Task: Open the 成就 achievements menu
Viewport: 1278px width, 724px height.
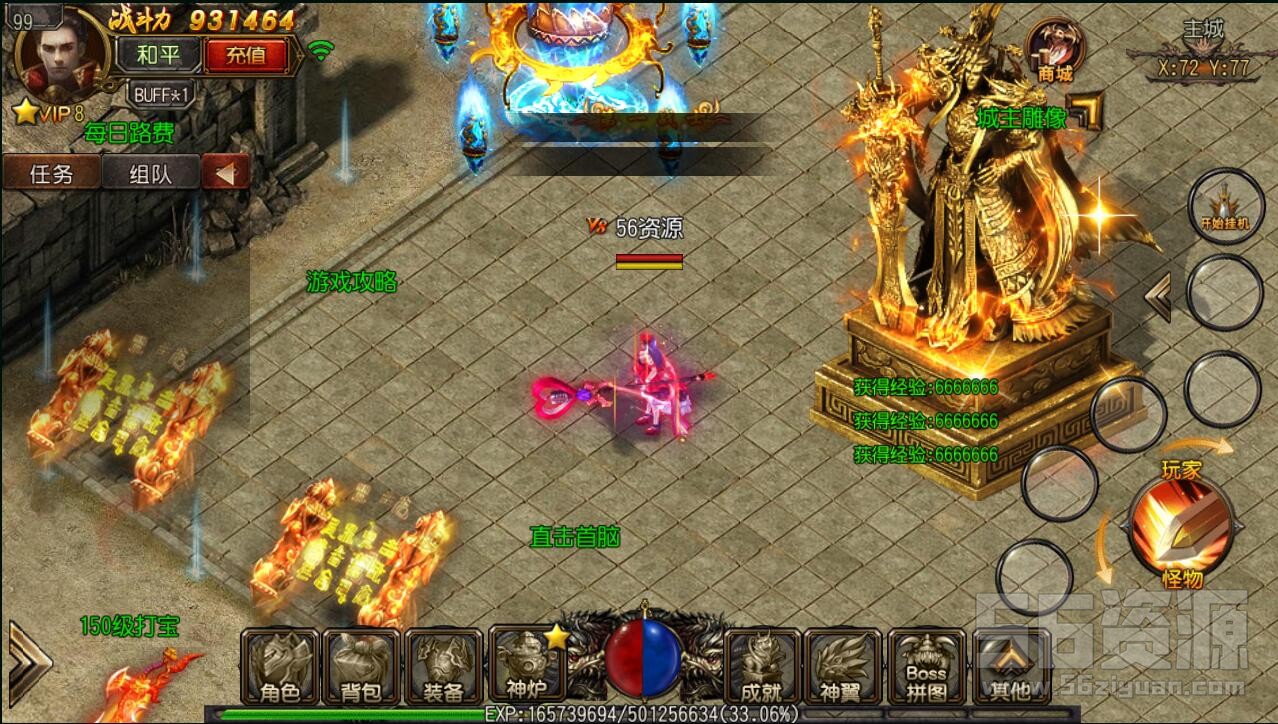Action: pos(763,666)
